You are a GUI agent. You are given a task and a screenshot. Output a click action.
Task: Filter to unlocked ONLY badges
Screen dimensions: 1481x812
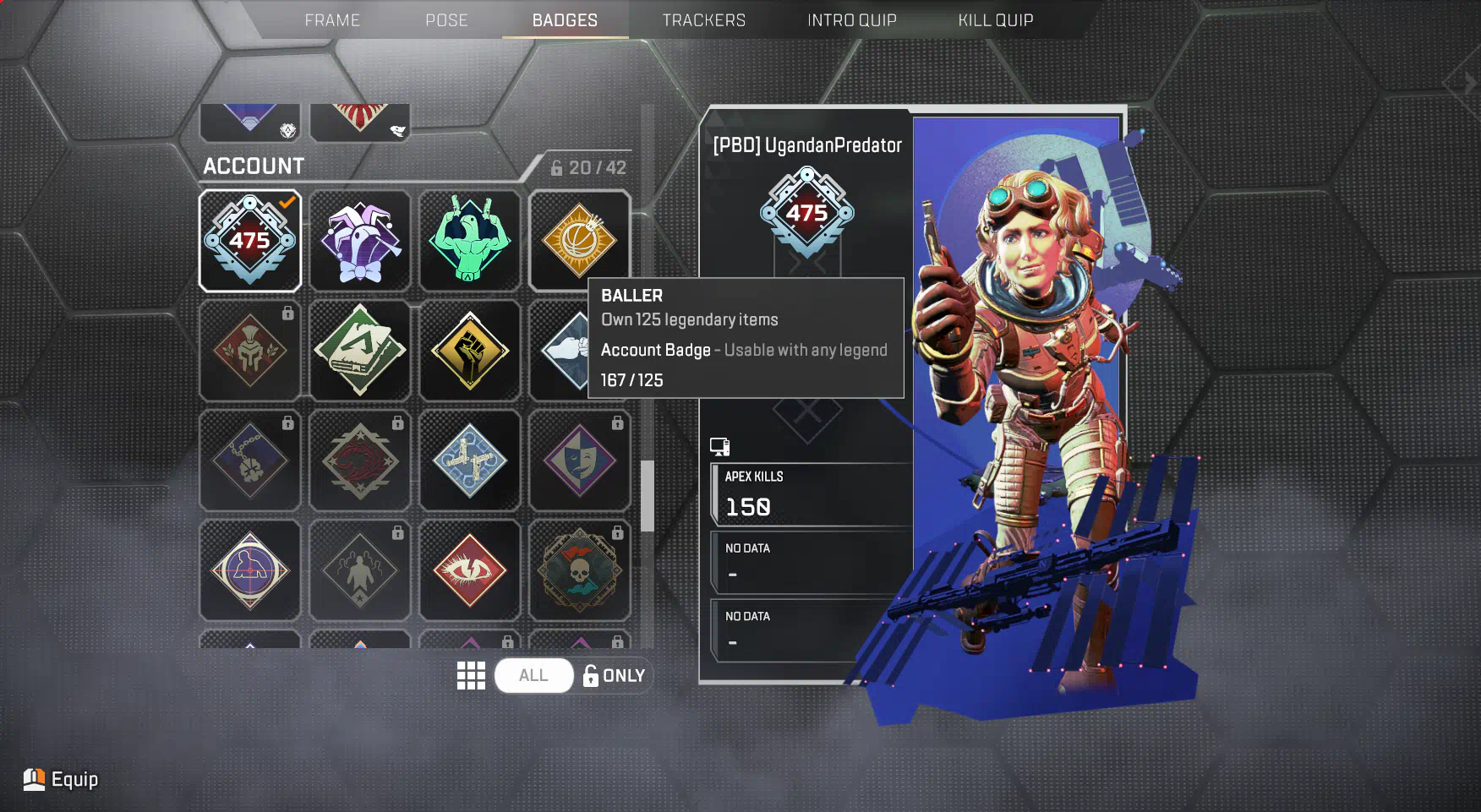pyautogui.click(x=615, y=676)
